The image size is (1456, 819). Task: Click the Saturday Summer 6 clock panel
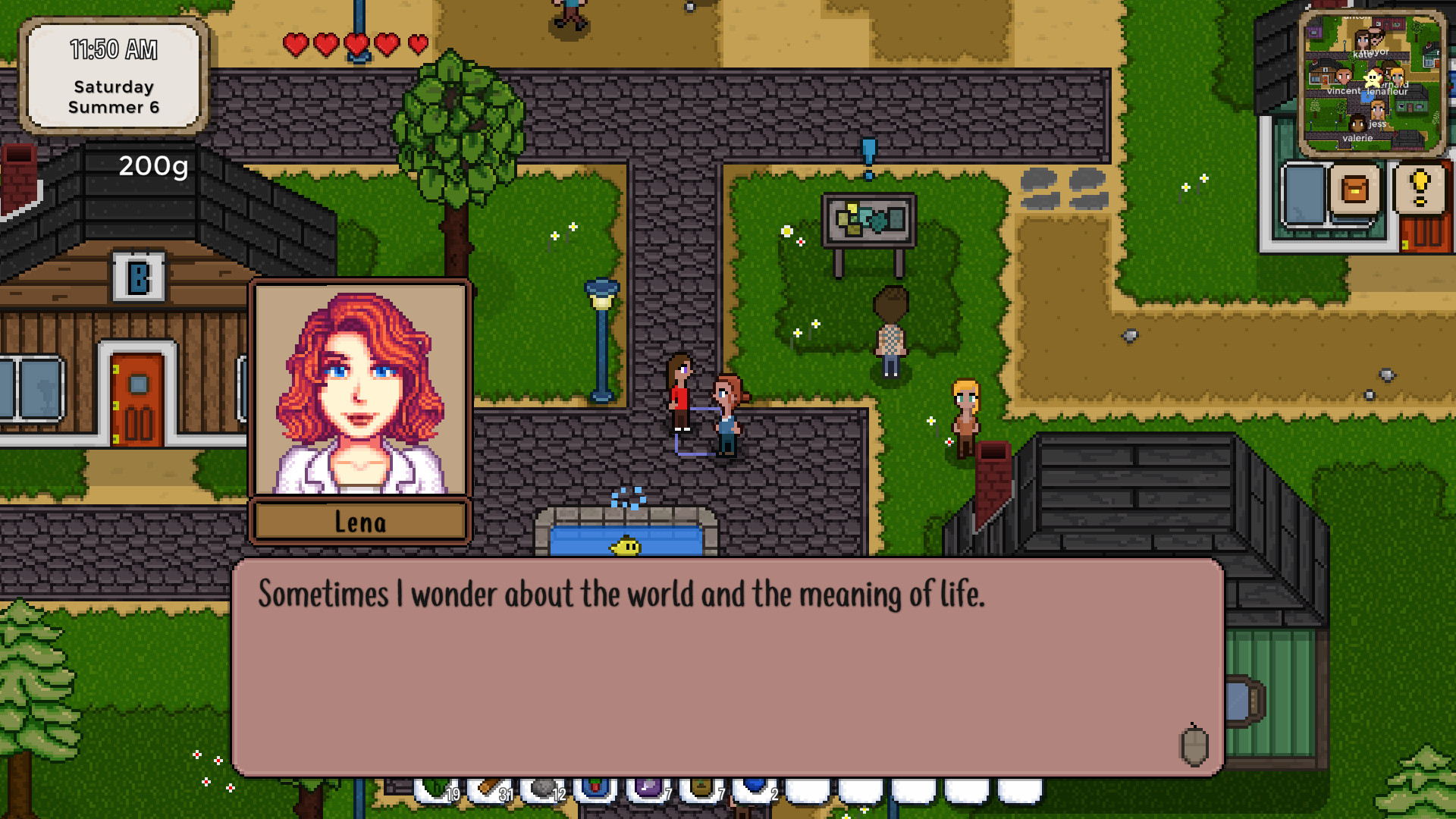(114, 77)
